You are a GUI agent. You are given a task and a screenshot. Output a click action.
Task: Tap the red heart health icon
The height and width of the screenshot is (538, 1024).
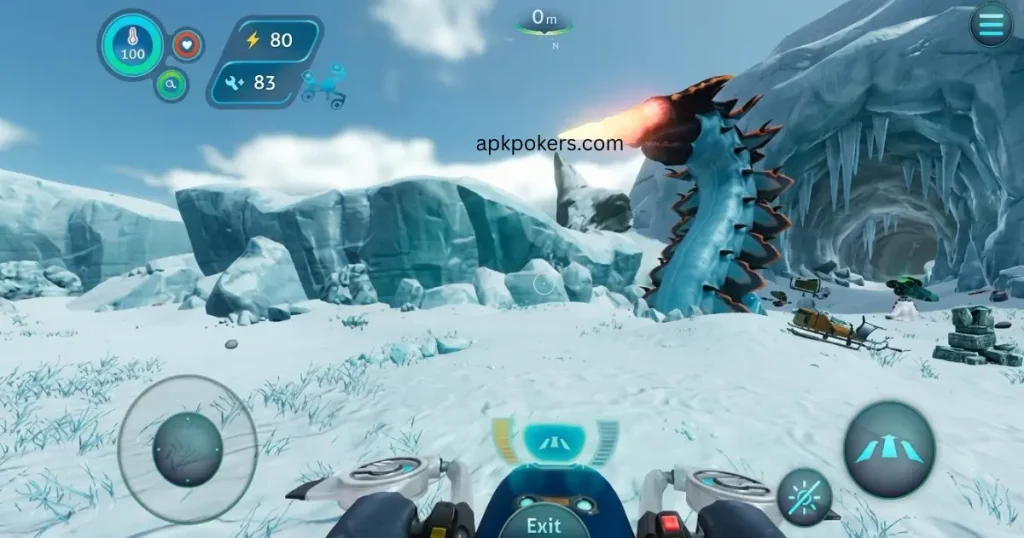(187, 45)
